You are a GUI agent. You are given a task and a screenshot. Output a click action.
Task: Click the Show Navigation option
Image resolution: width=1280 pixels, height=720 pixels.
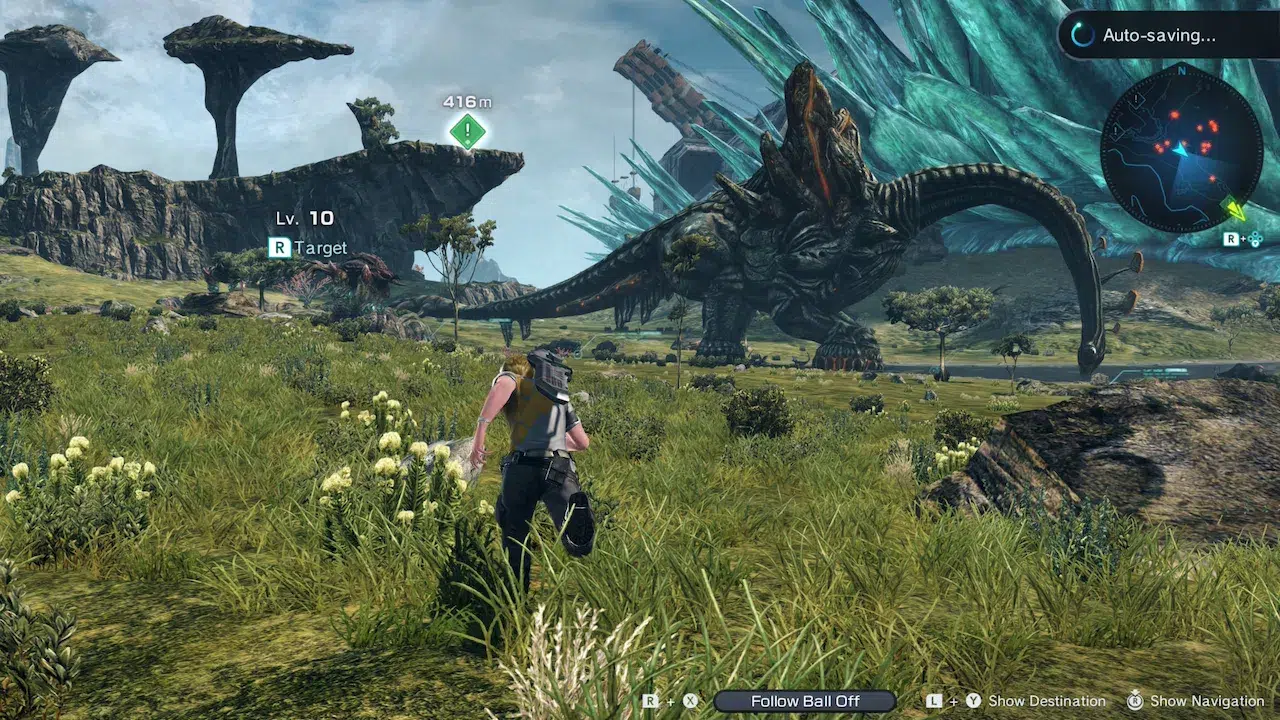[x=1207, y=701]
